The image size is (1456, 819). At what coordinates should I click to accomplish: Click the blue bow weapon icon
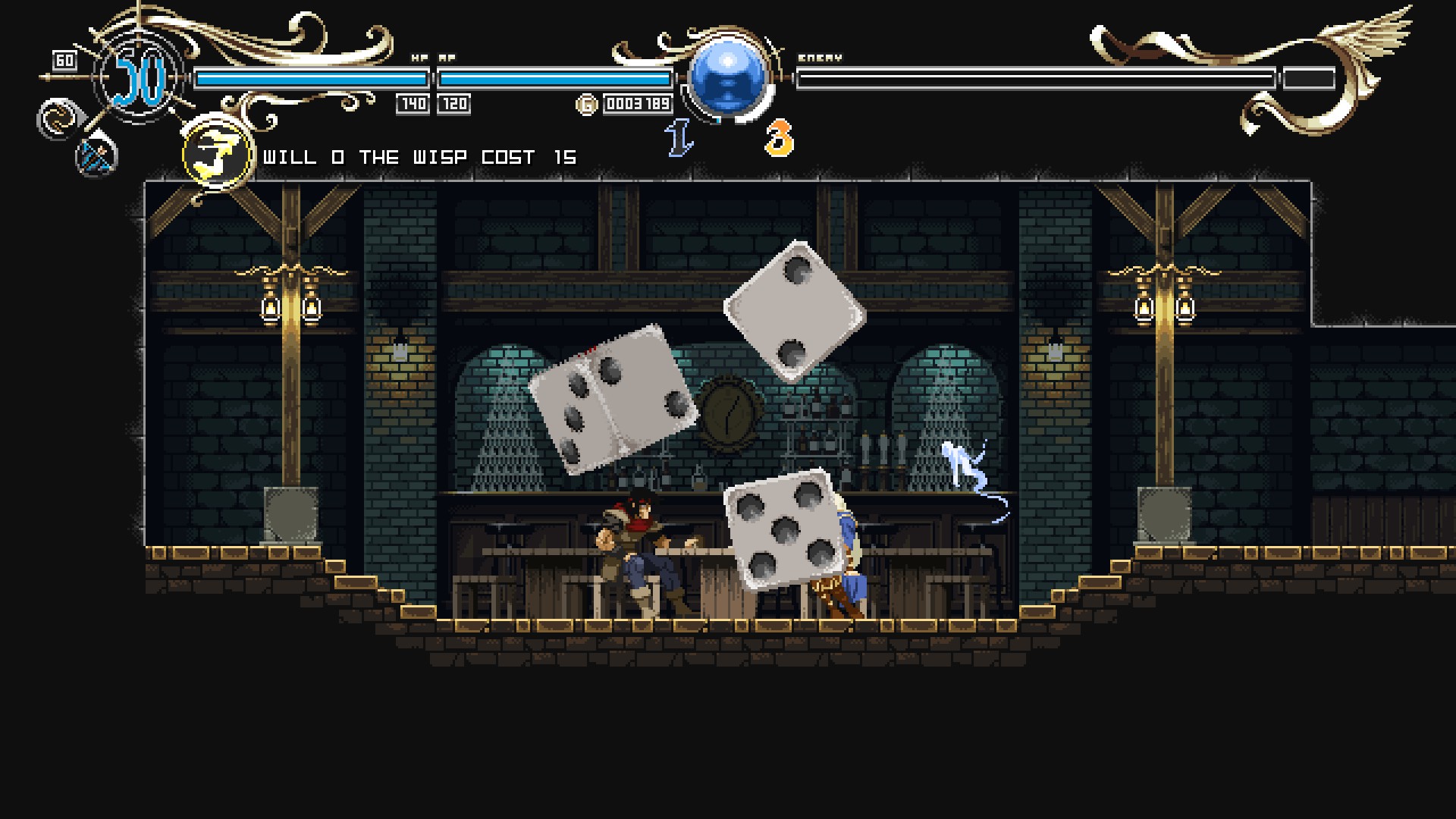tap(97, 157)
